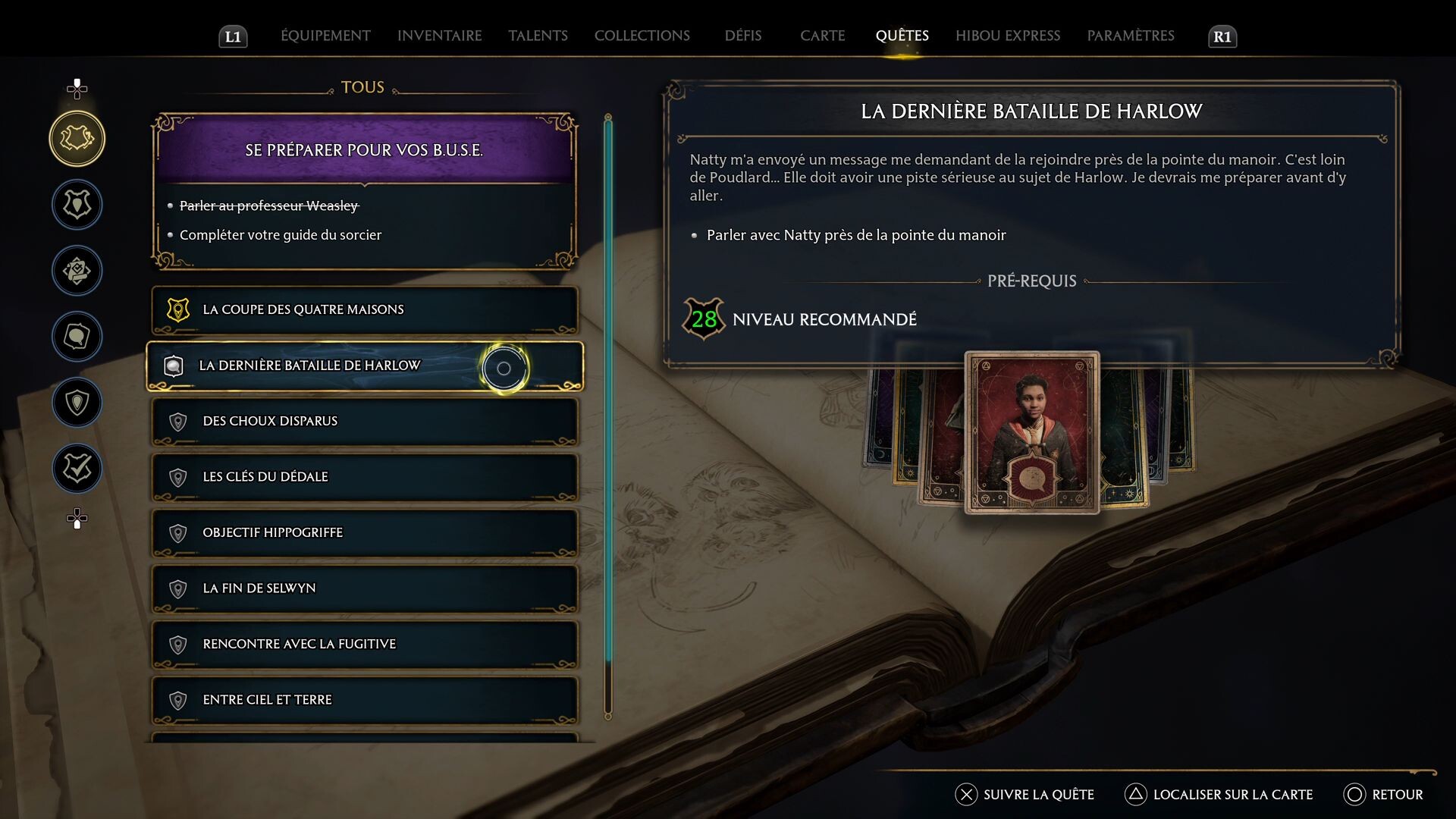Select the main quest Se préparer pour vos B.U.S.E.

[364, 150]
